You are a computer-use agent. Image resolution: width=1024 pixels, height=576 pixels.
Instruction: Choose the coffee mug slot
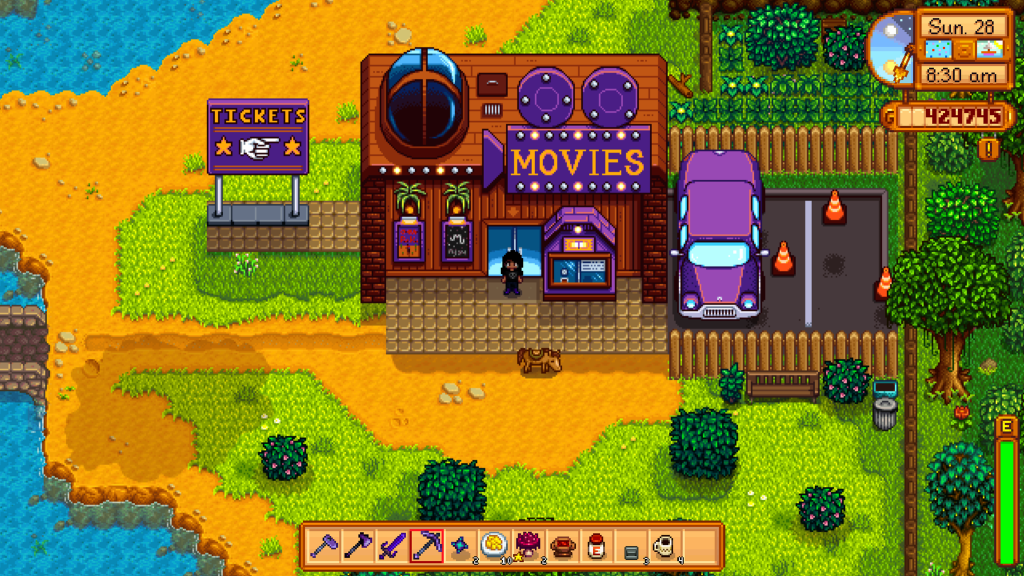[663, 546]
